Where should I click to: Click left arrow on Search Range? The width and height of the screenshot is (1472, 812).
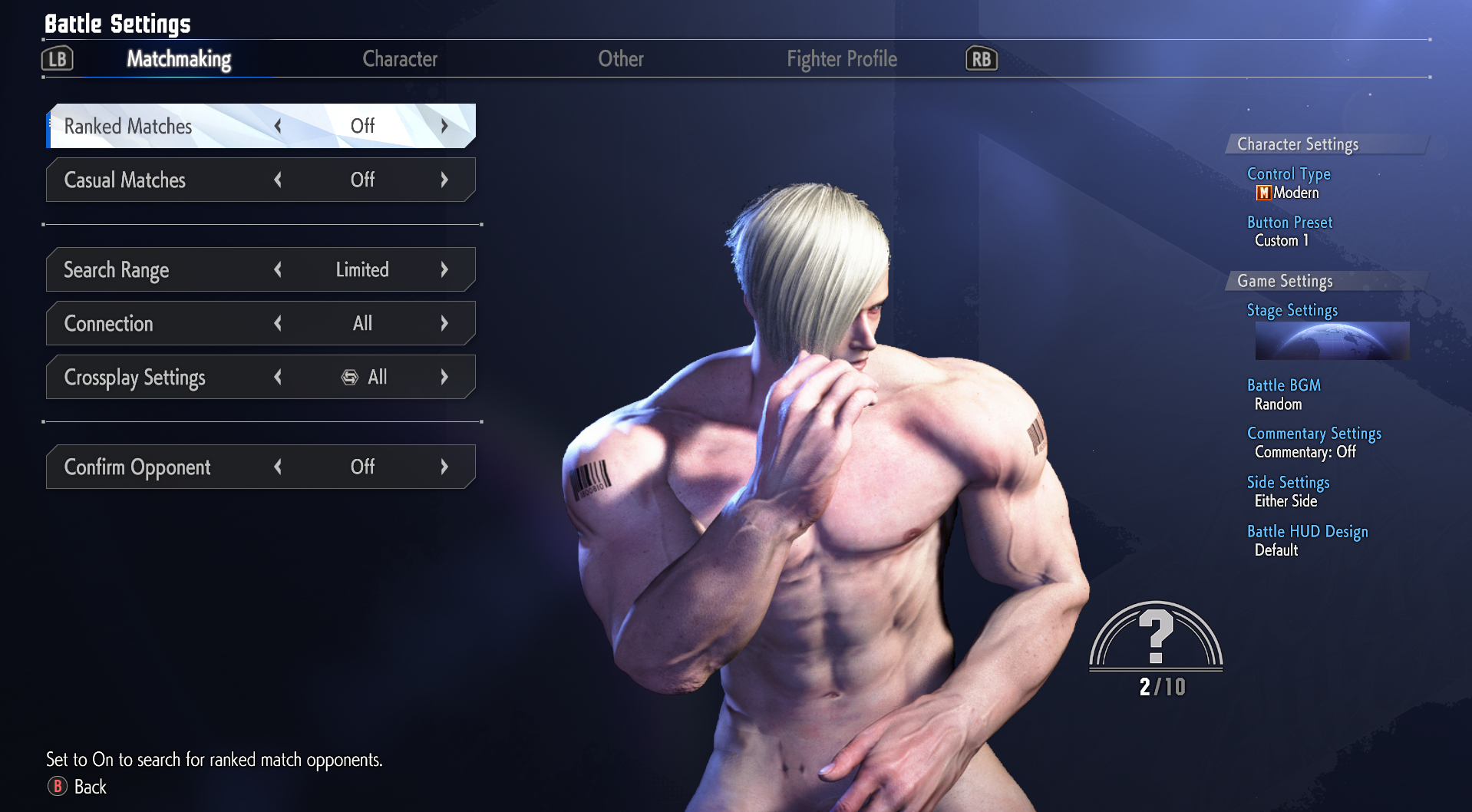[x=278, y=269]
